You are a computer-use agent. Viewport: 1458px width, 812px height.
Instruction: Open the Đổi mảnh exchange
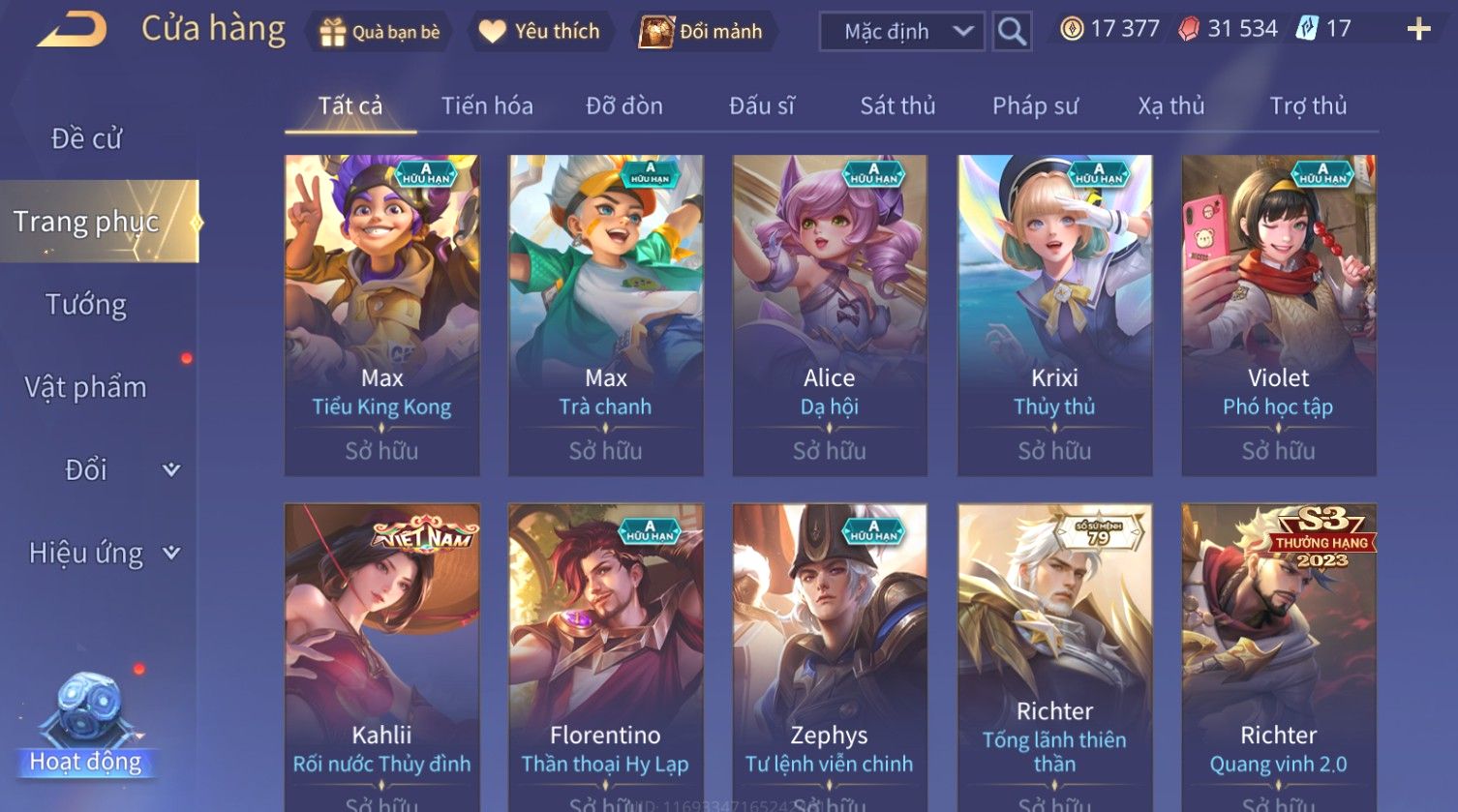click(x=703, y=32)
